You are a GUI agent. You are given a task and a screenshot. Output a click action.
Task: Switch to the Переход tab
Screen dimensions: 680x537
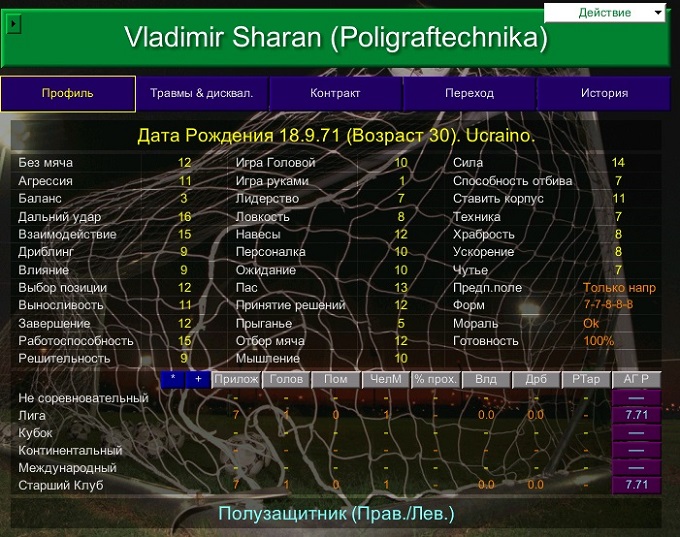tap(469, 93)
